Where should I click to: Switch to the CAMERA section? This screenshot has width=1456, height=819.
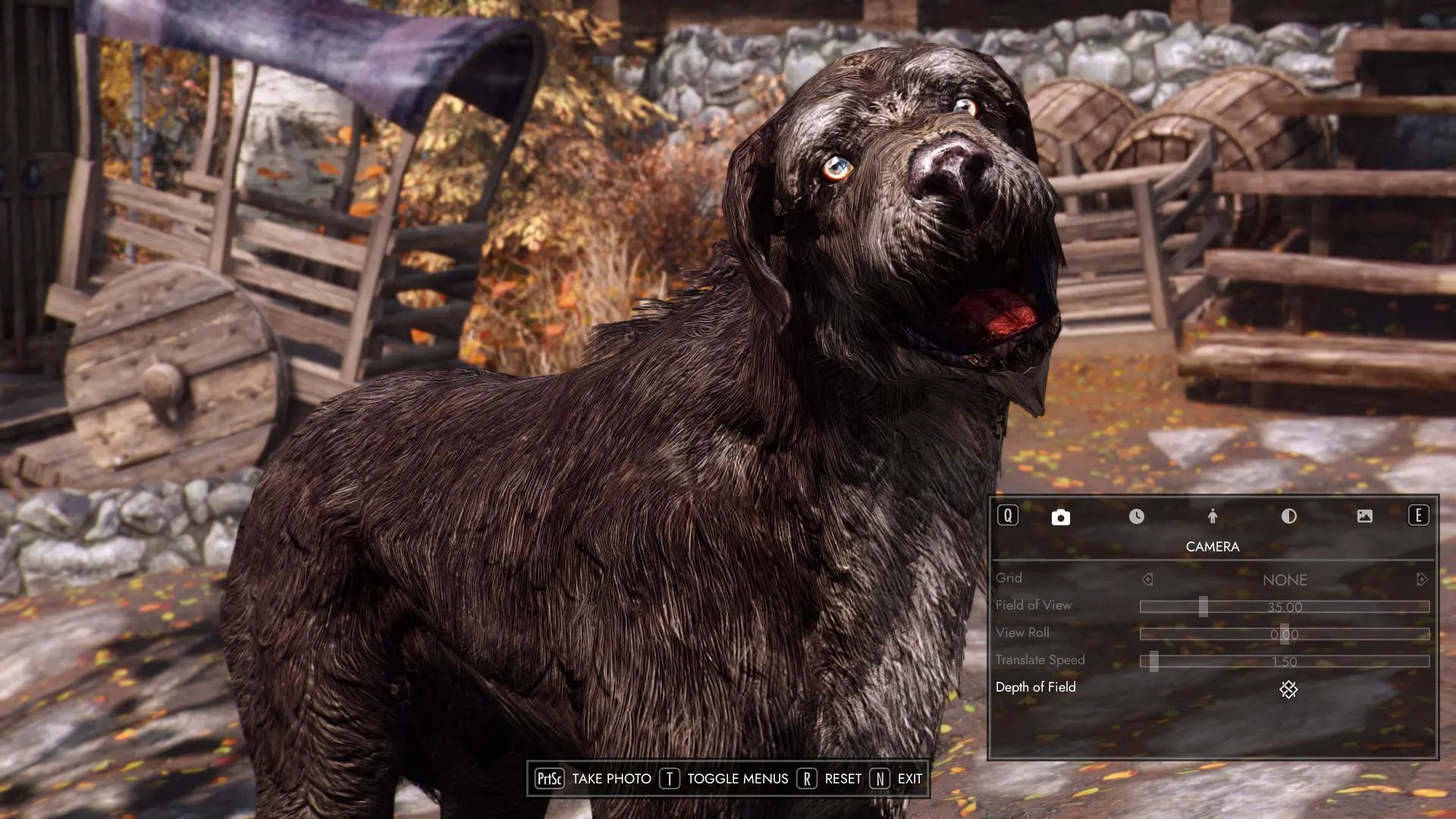tap(1059, 516)
